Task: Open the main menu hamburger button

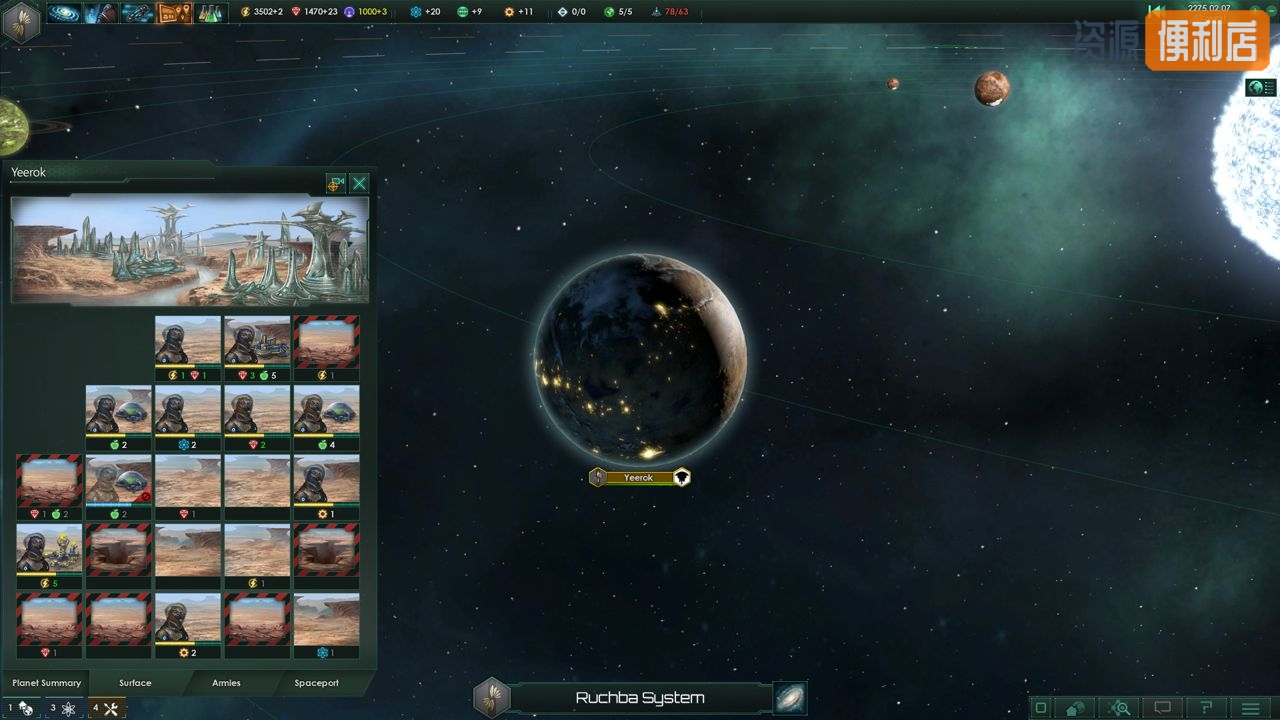Action: tap(1250, 708)
